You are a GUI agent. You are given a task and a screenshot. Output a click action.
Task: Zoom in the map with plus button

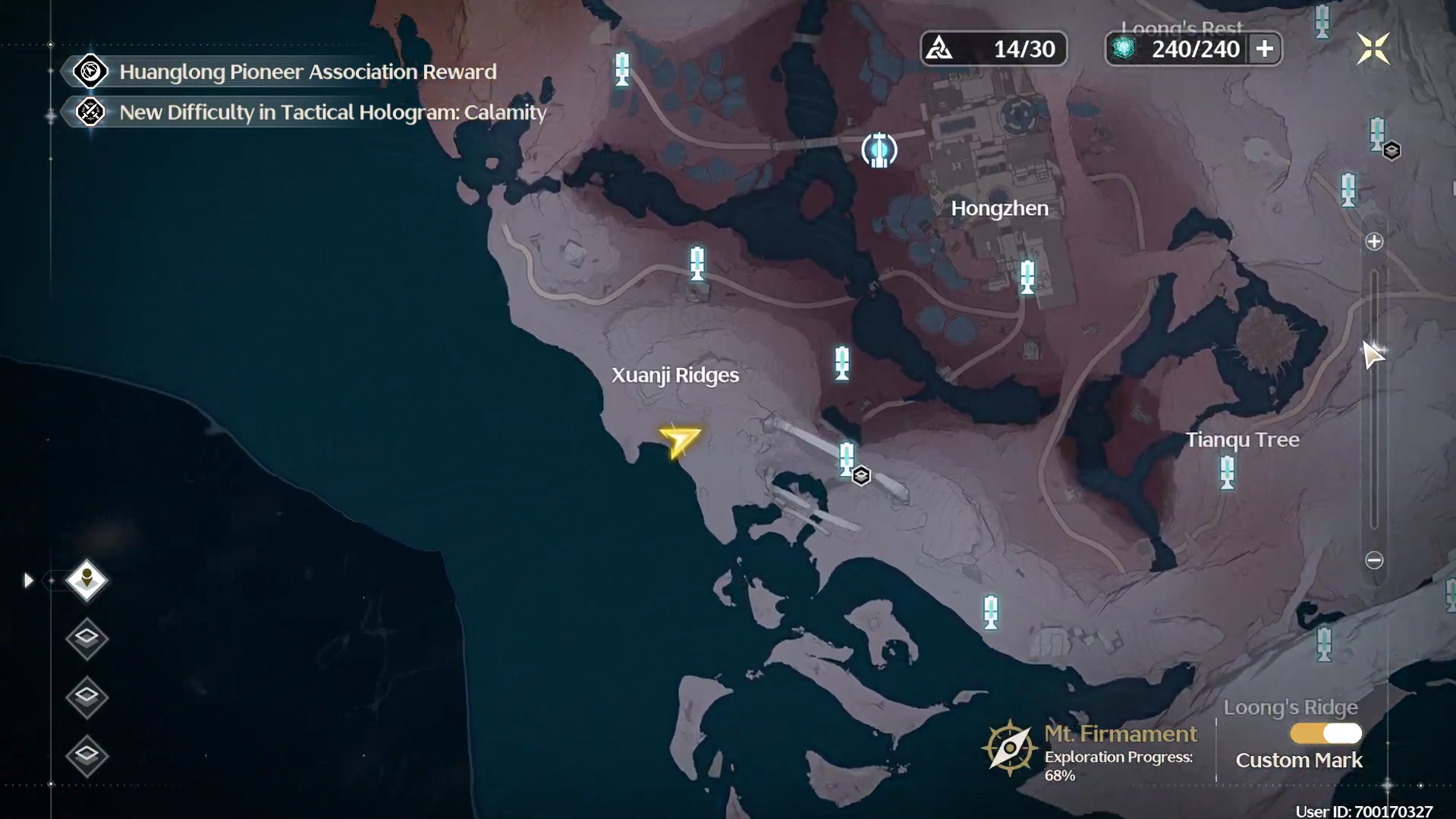click(1374, 242)
